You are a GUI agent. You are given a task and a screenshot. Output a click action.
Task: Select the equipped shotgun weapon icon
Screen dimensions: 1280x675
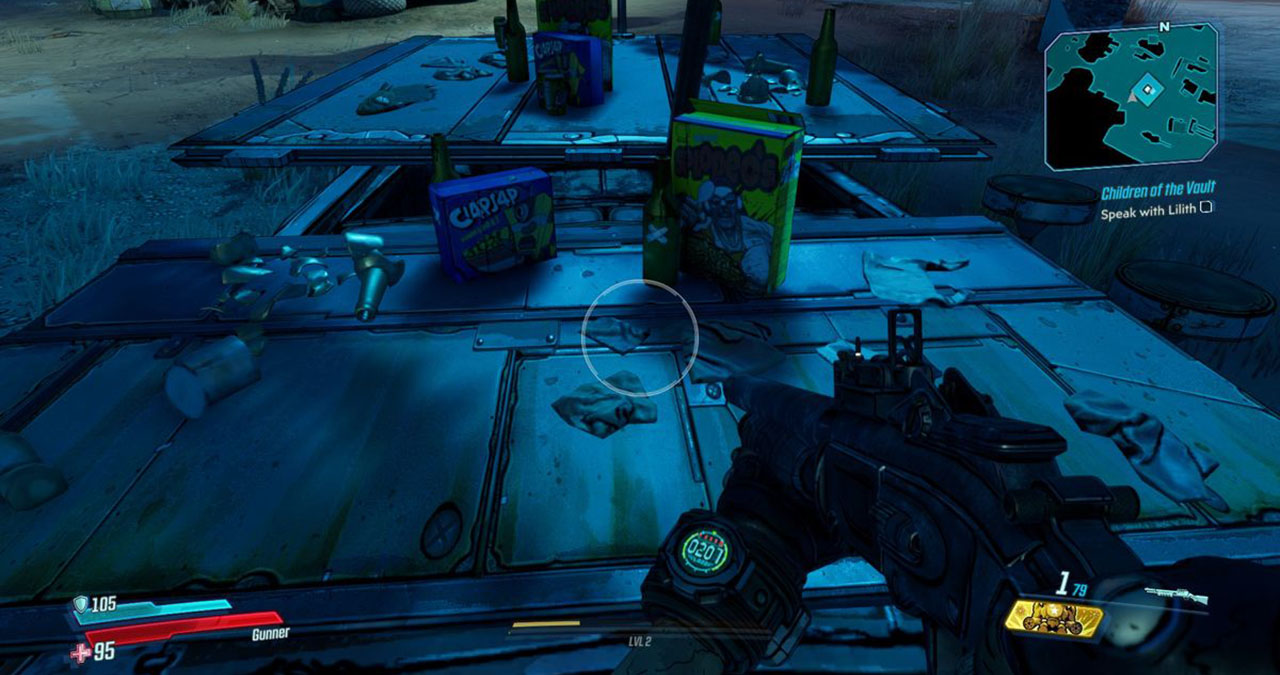click(1176, 596)
